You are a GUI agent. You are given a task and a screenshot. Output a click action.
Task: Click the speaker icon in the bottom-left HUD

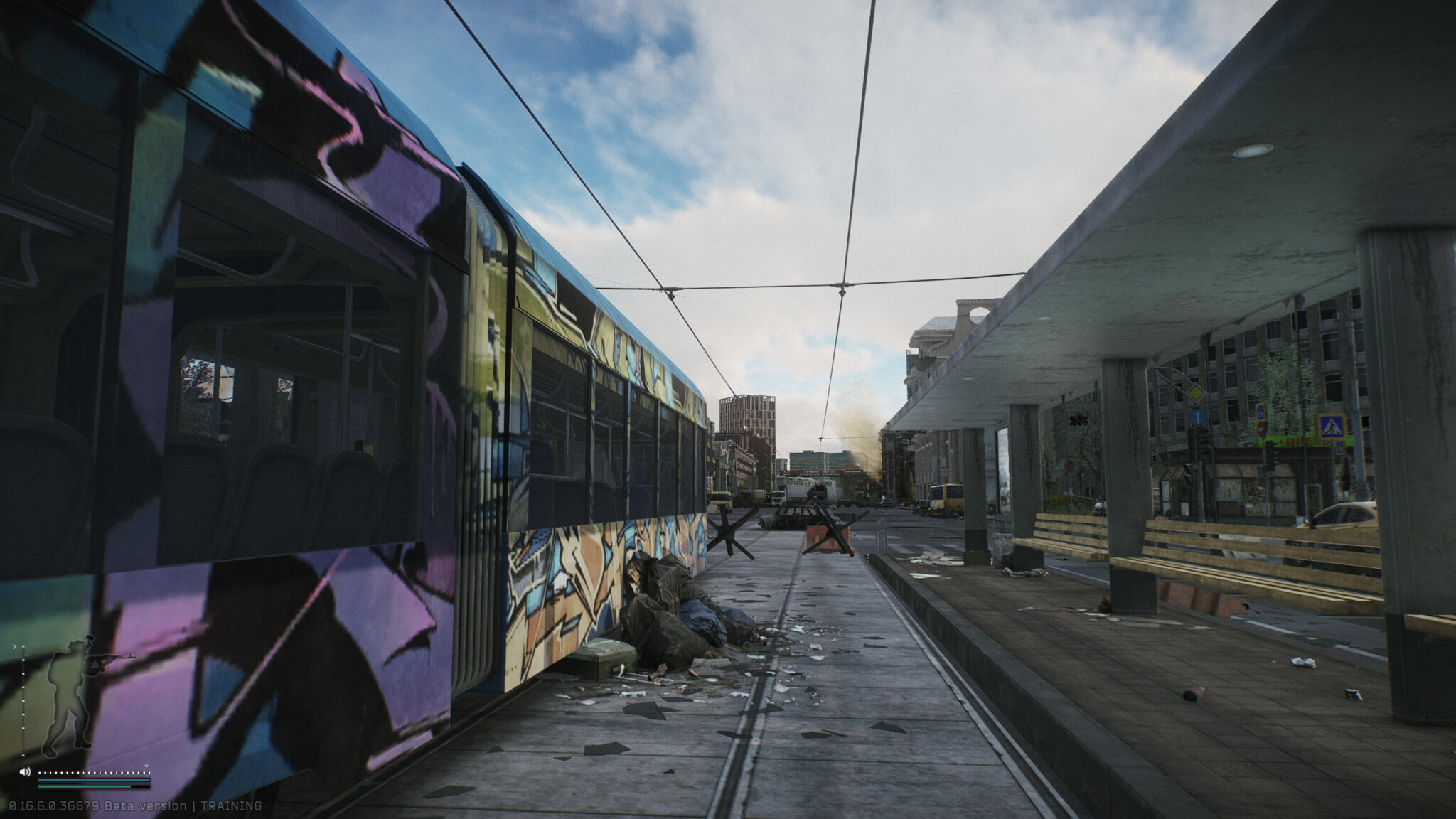click(25, 772)
